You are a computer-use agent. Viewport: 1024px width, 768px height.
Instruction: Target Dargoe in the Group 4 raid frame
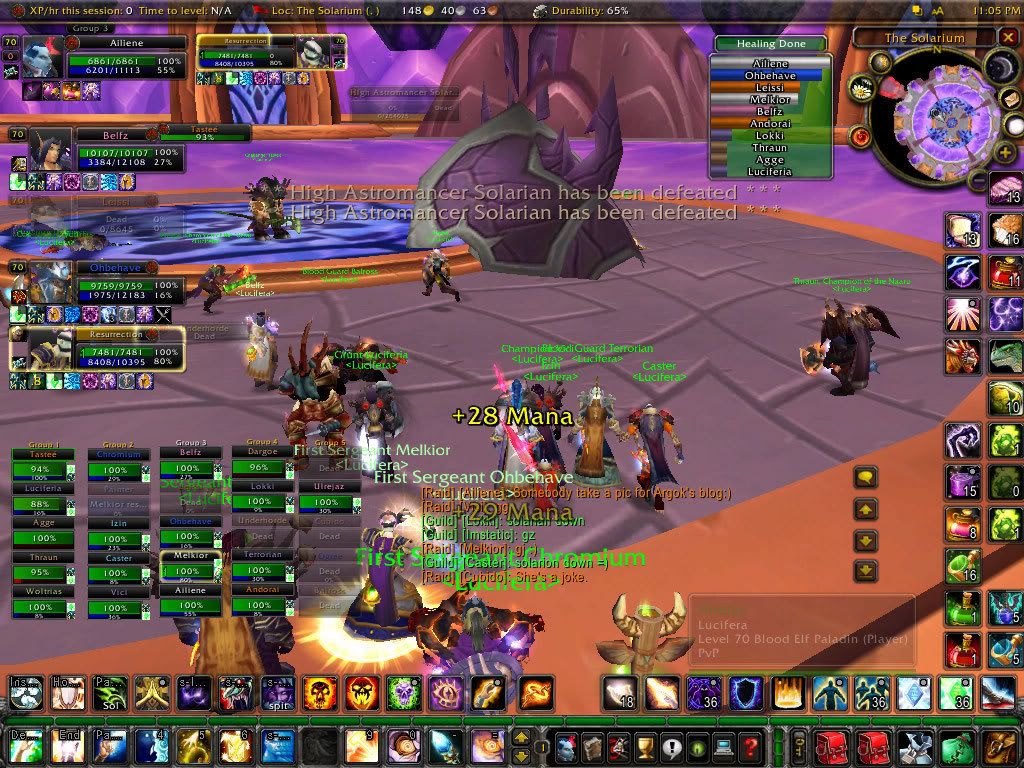(x=264, y=453)
